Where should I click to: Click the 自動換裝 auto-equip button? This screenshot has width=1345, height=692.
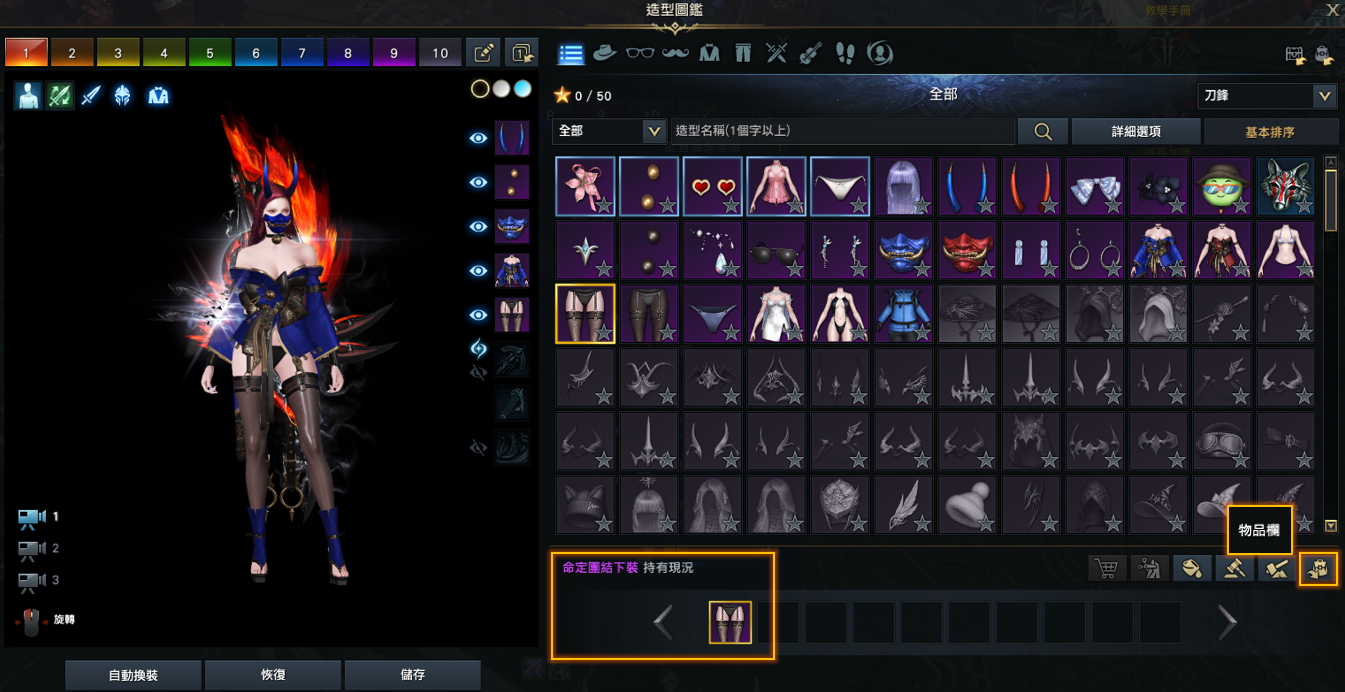coord(133,675)
